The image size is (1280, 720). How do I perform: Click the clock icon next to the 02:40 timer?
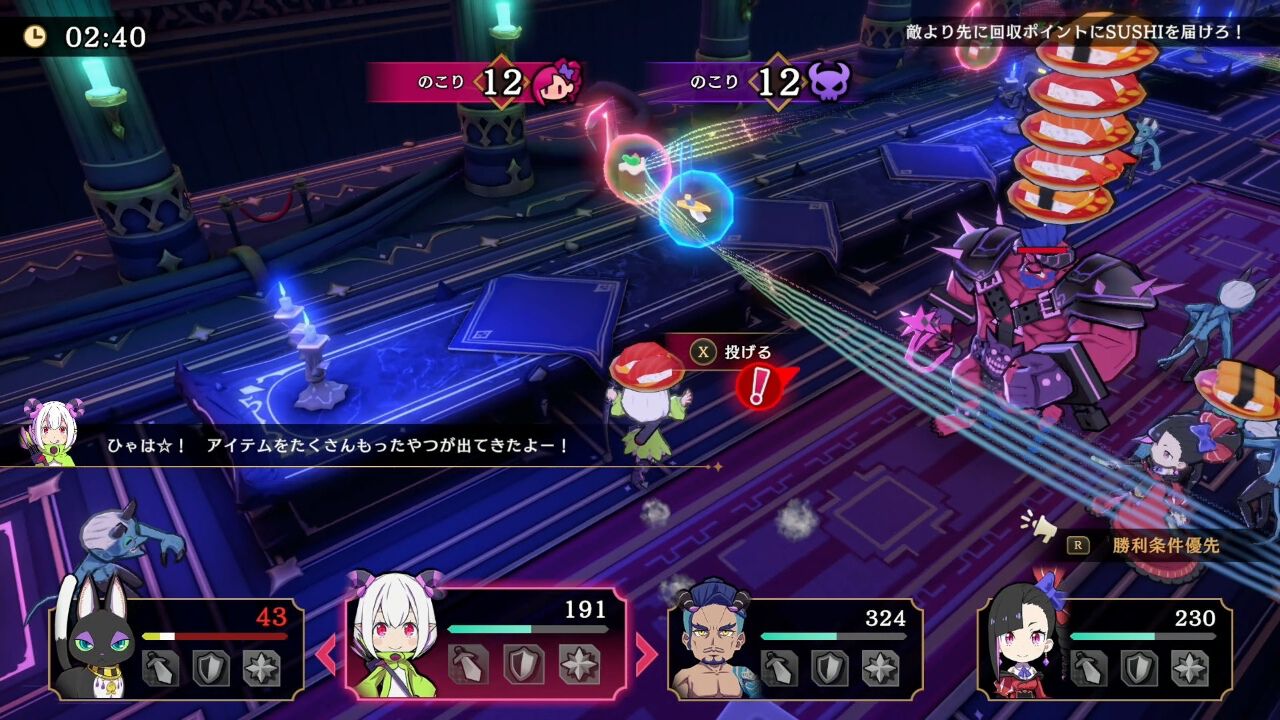click(x=36, y=38)
